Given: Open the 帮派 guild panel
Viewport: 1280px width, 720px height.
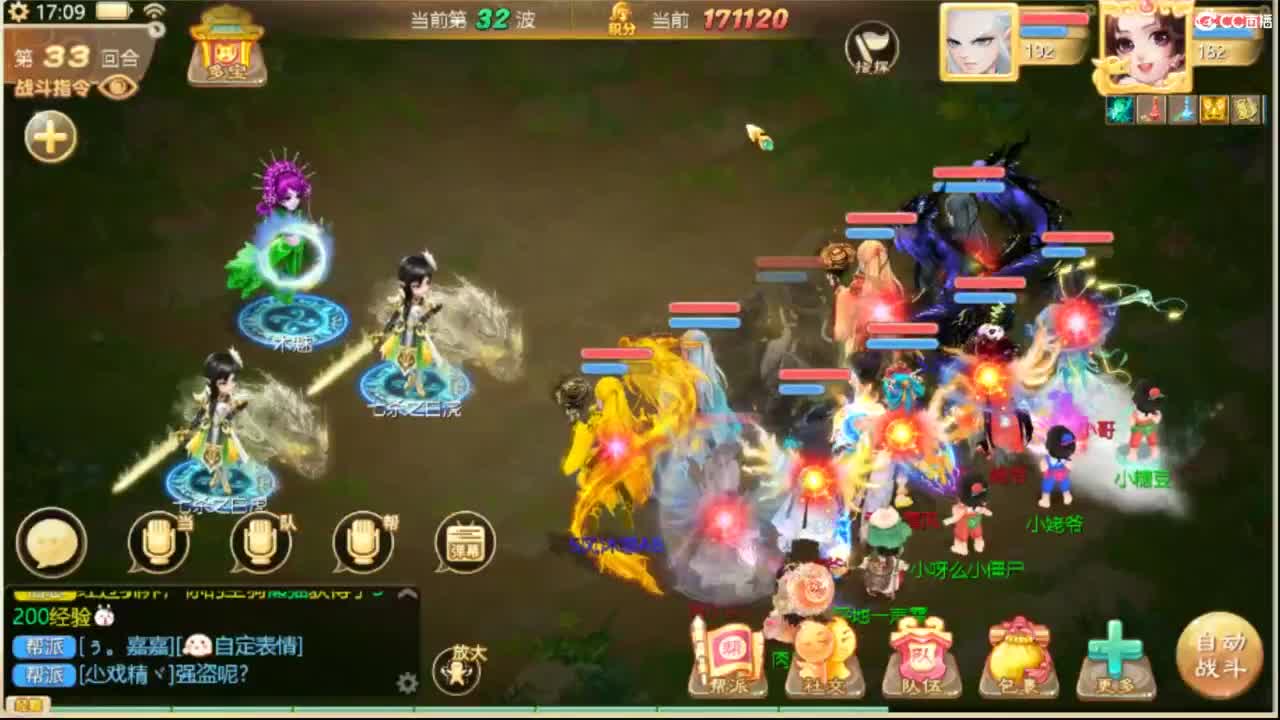Looking at the screenshot, I should (730, 655).
